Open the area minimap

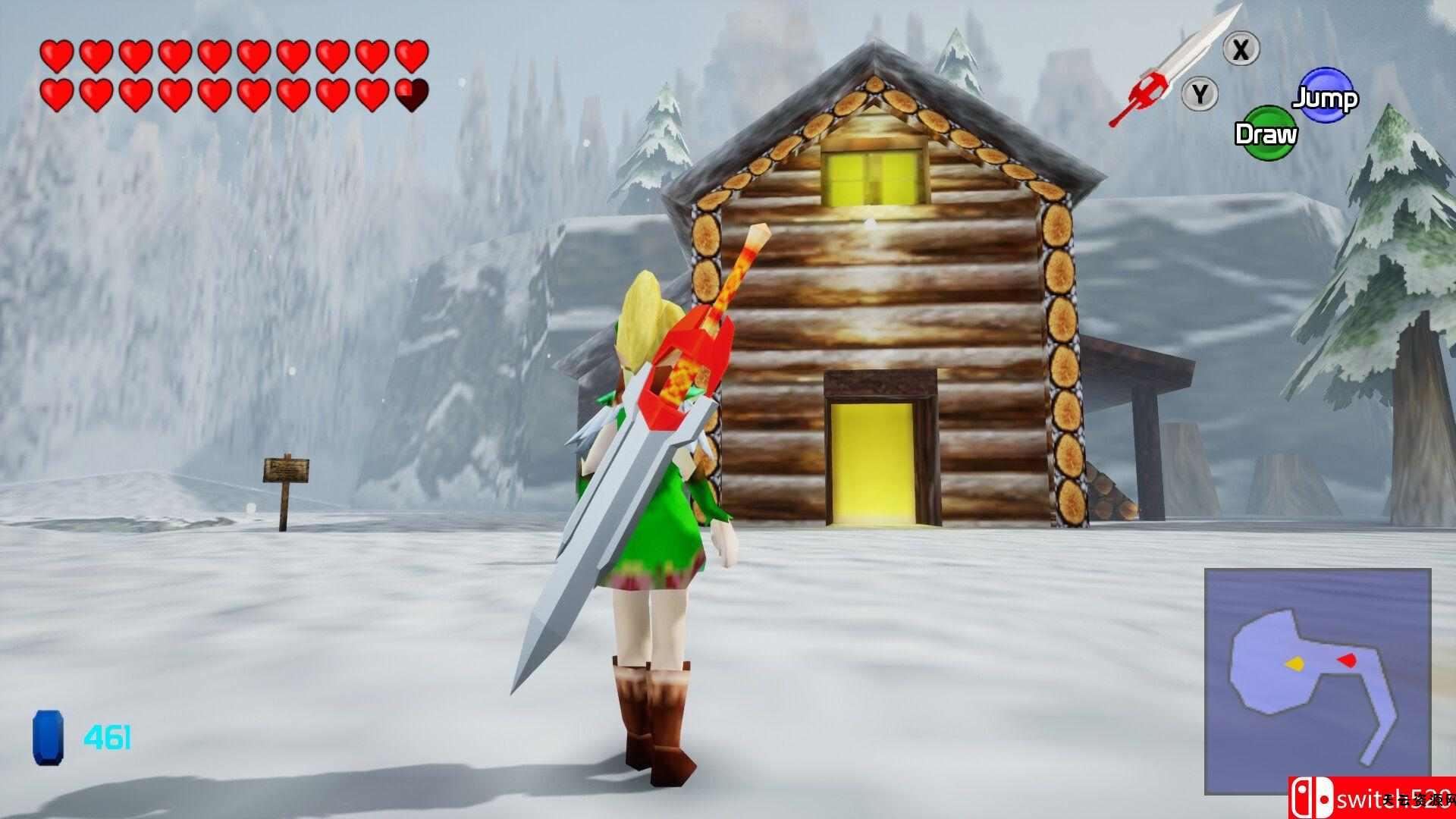tap(1317, 680)
